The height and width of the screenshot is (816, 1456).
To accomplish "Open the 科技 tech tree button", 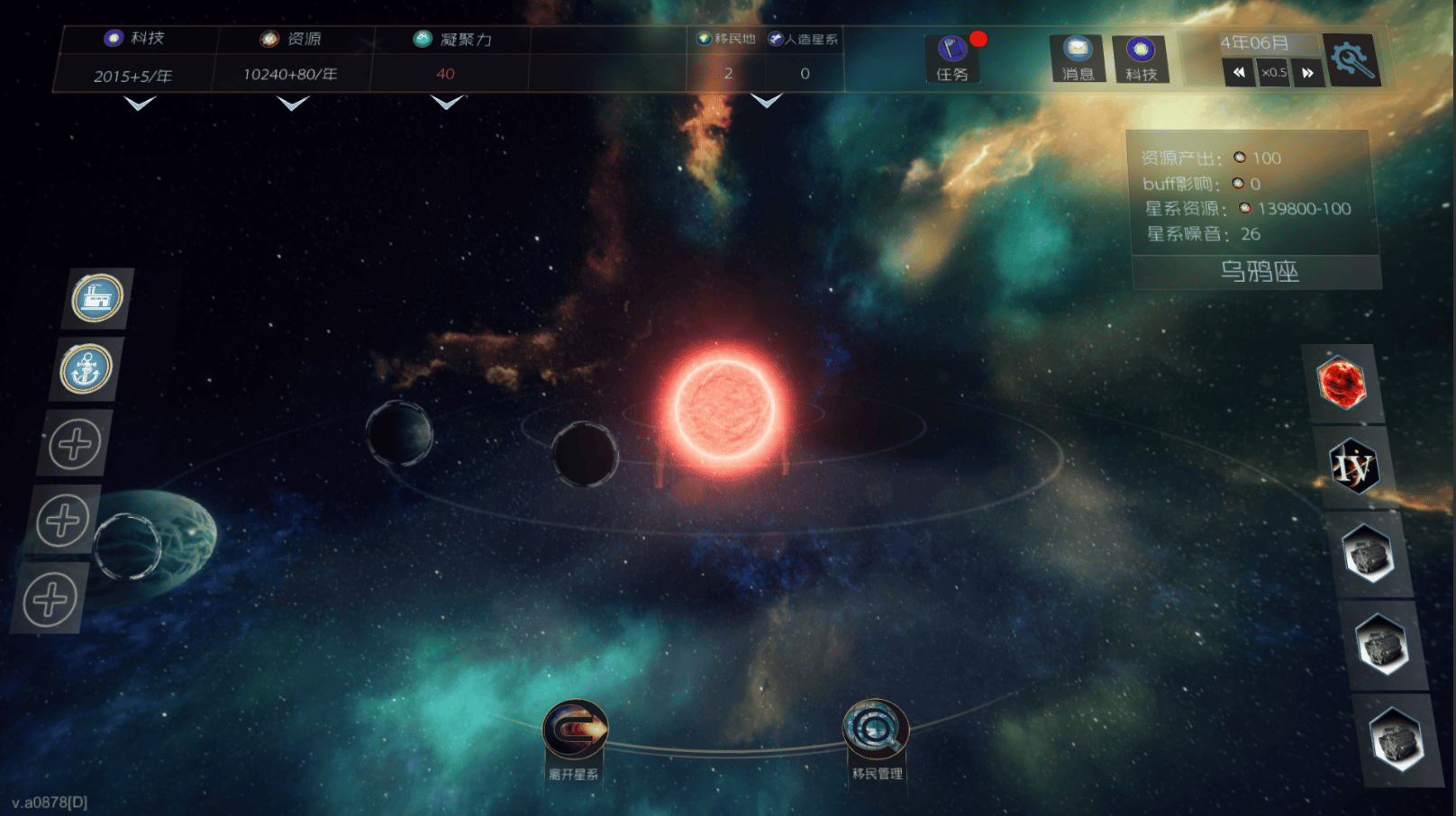I will (1140, 59).
